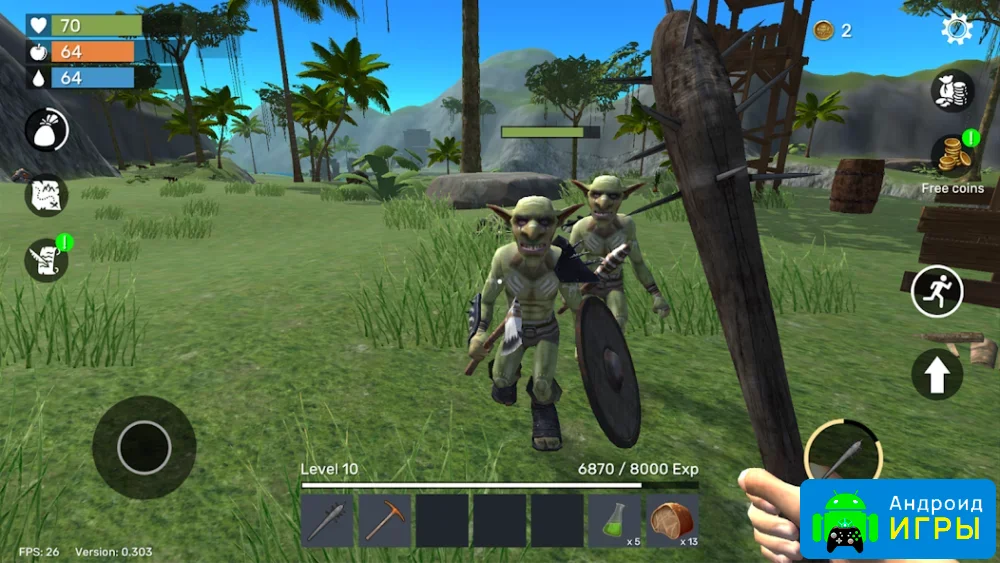The width and height of the screenshot is (1000, 563).
Task: Toggle the sprint running-man button
Action: pyautogui.click(x=937, y=291)
